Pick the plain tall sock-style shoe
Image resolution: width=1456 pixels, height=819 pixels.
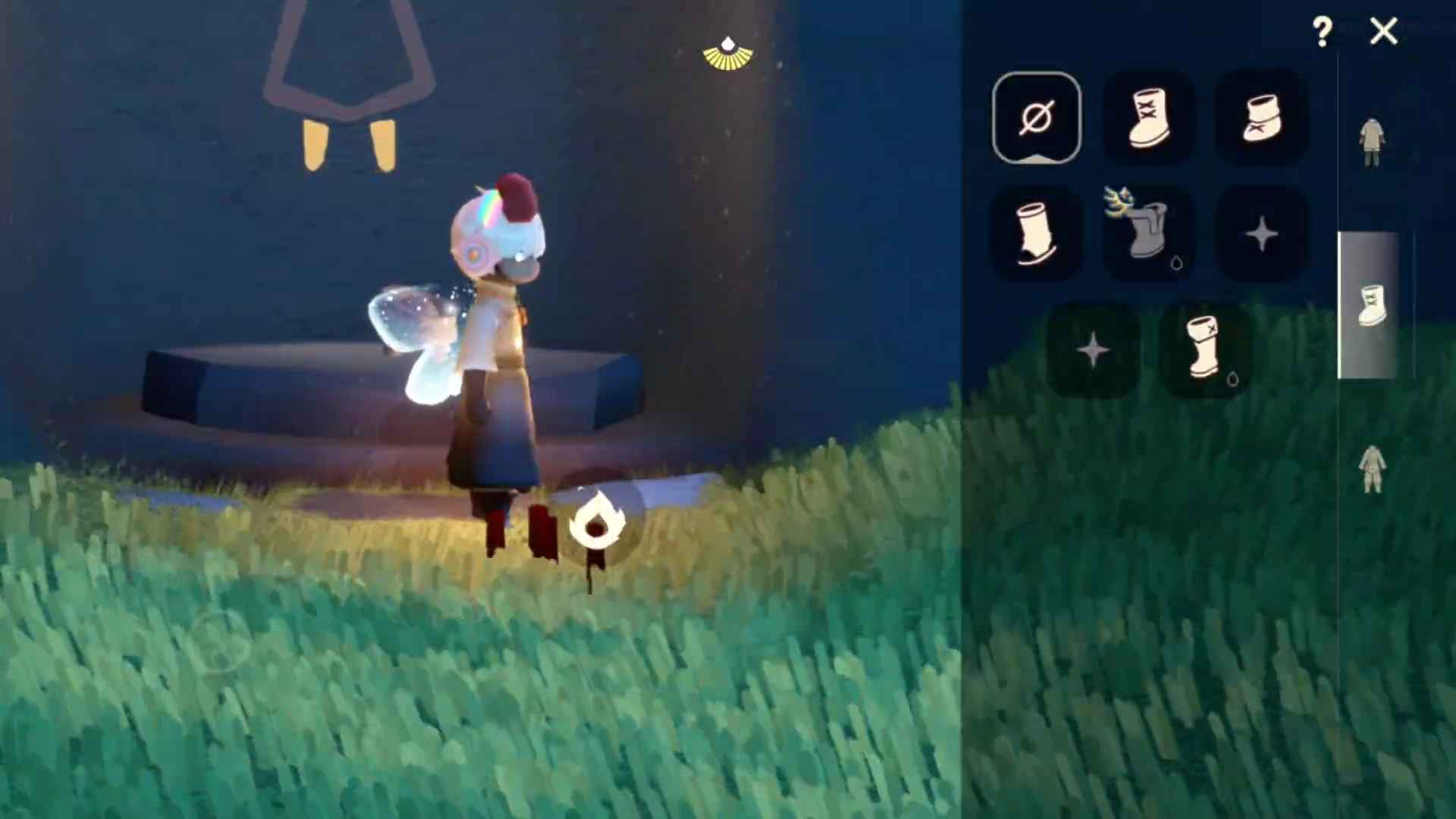pyautogui.click(x=1037, y=234)
